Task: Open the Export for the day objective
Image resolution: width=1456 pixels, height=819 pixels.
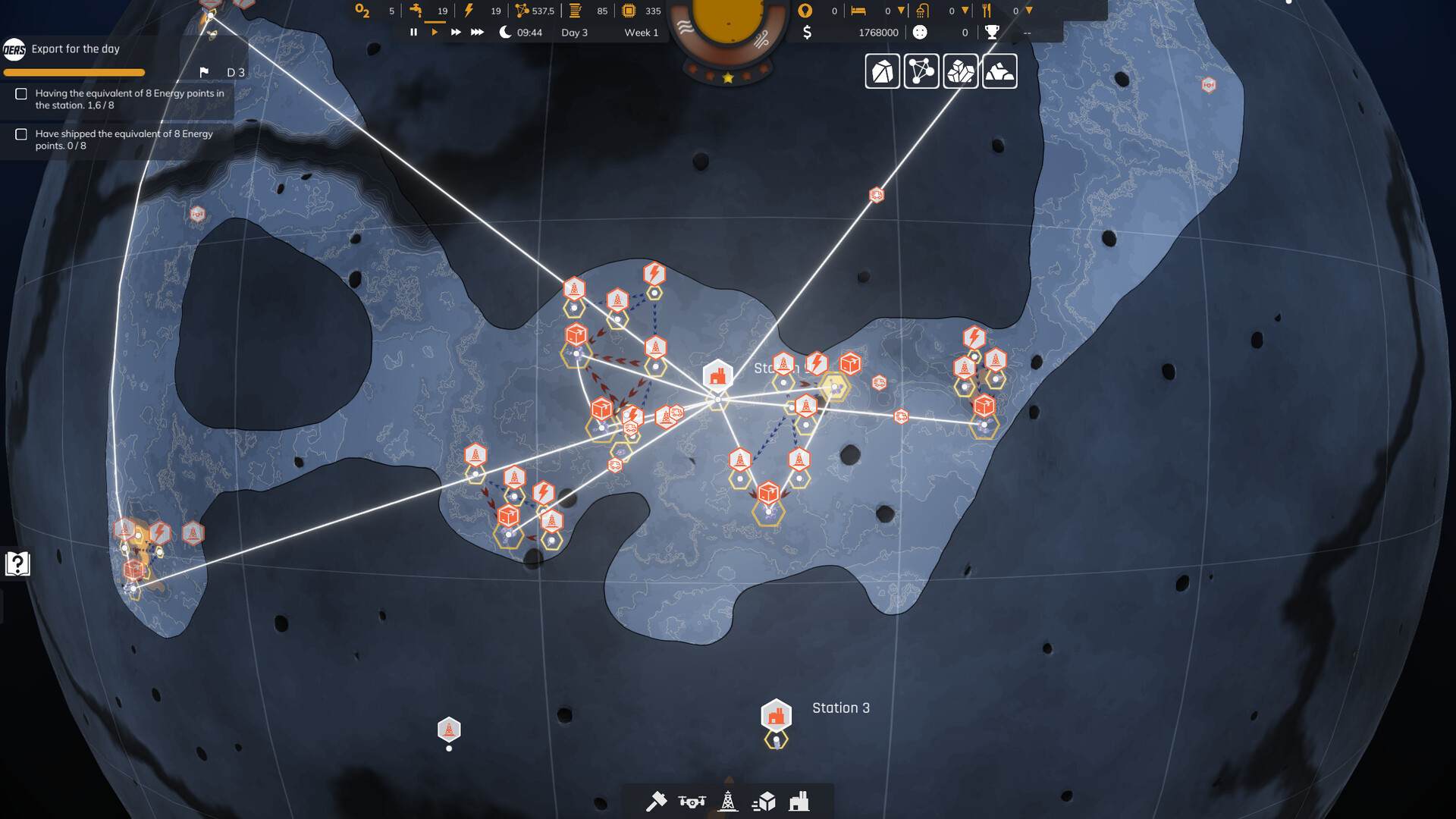Action: pyautogui.click(x=76, y=49)
